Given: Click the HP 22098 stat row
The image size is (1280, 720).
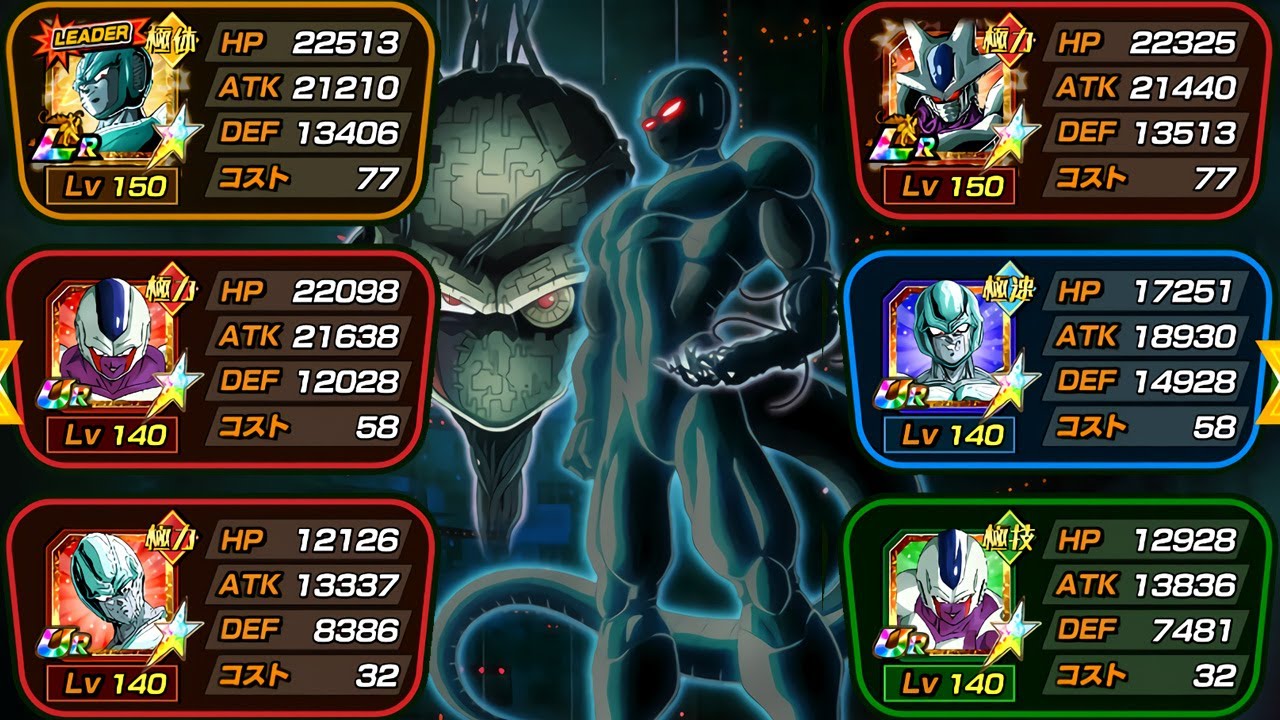Looking at the screenshot, I should [x=305, y=290].
